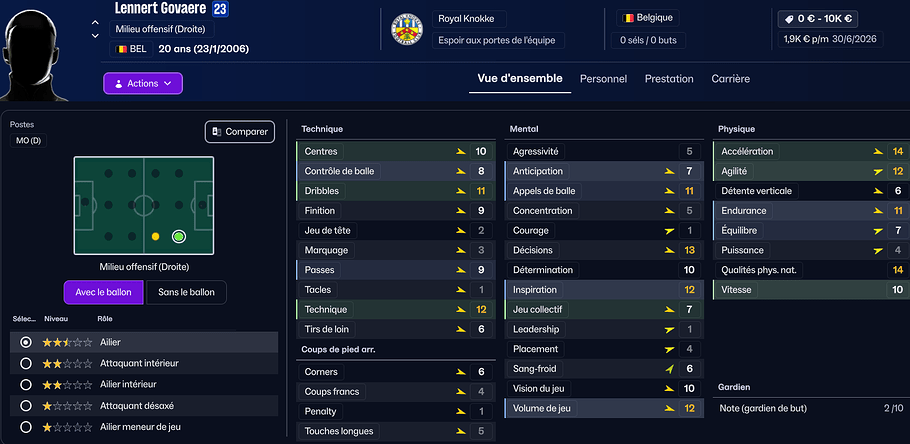Go to the next player arrow
This screenshot has height=444, width=910.
click(95, 35)
